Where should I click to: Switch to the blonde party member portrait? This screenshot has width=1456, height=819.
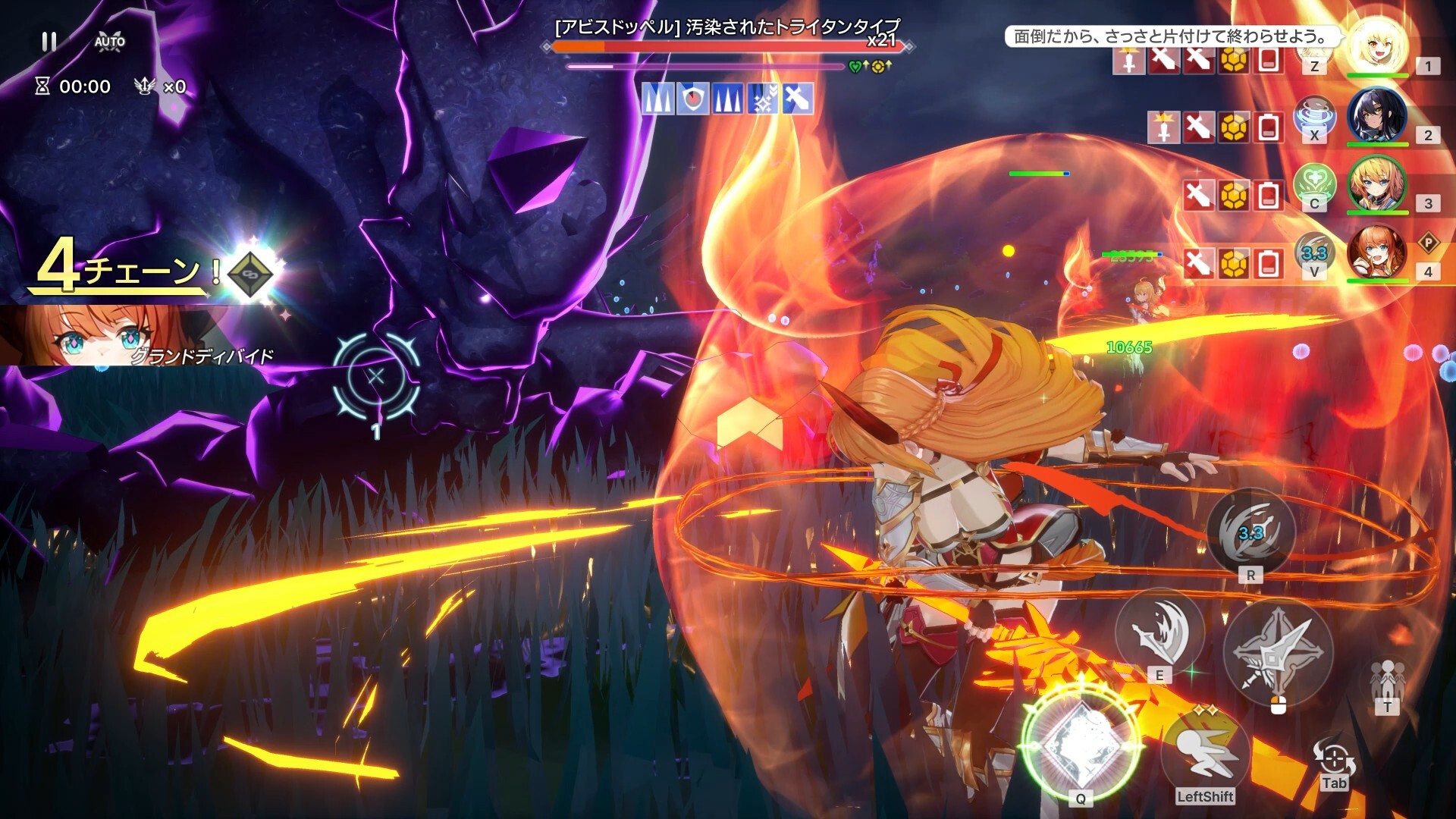pos(1377,45)
